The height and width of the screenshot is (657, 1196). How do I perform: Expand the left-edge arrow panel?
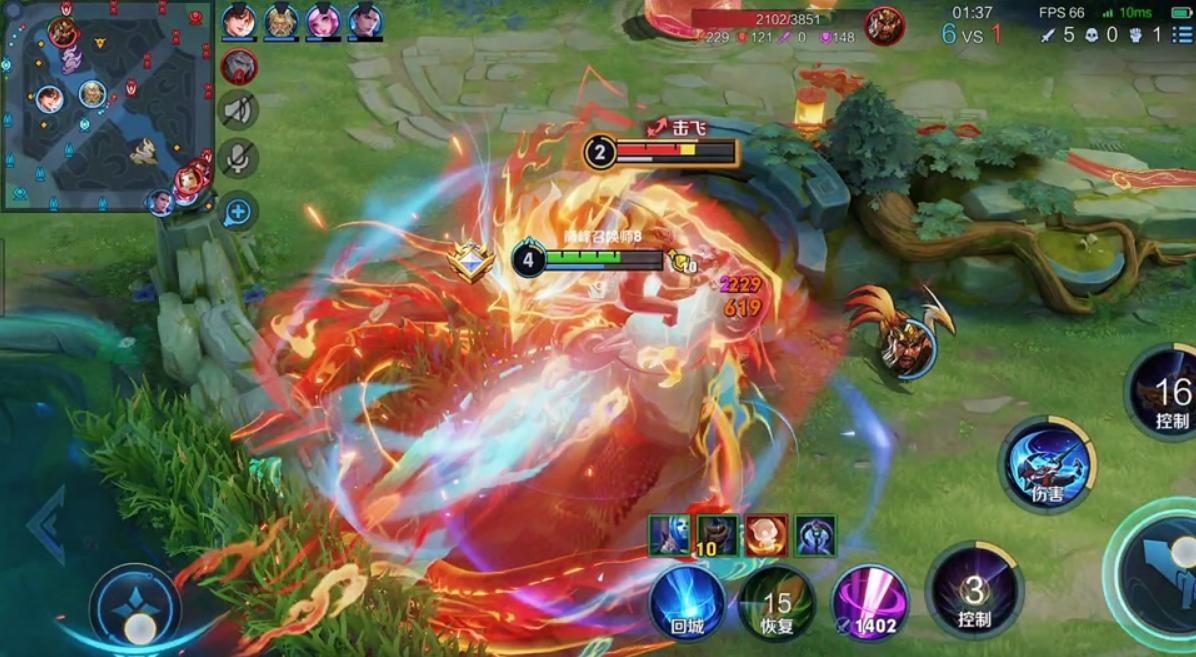46,525
